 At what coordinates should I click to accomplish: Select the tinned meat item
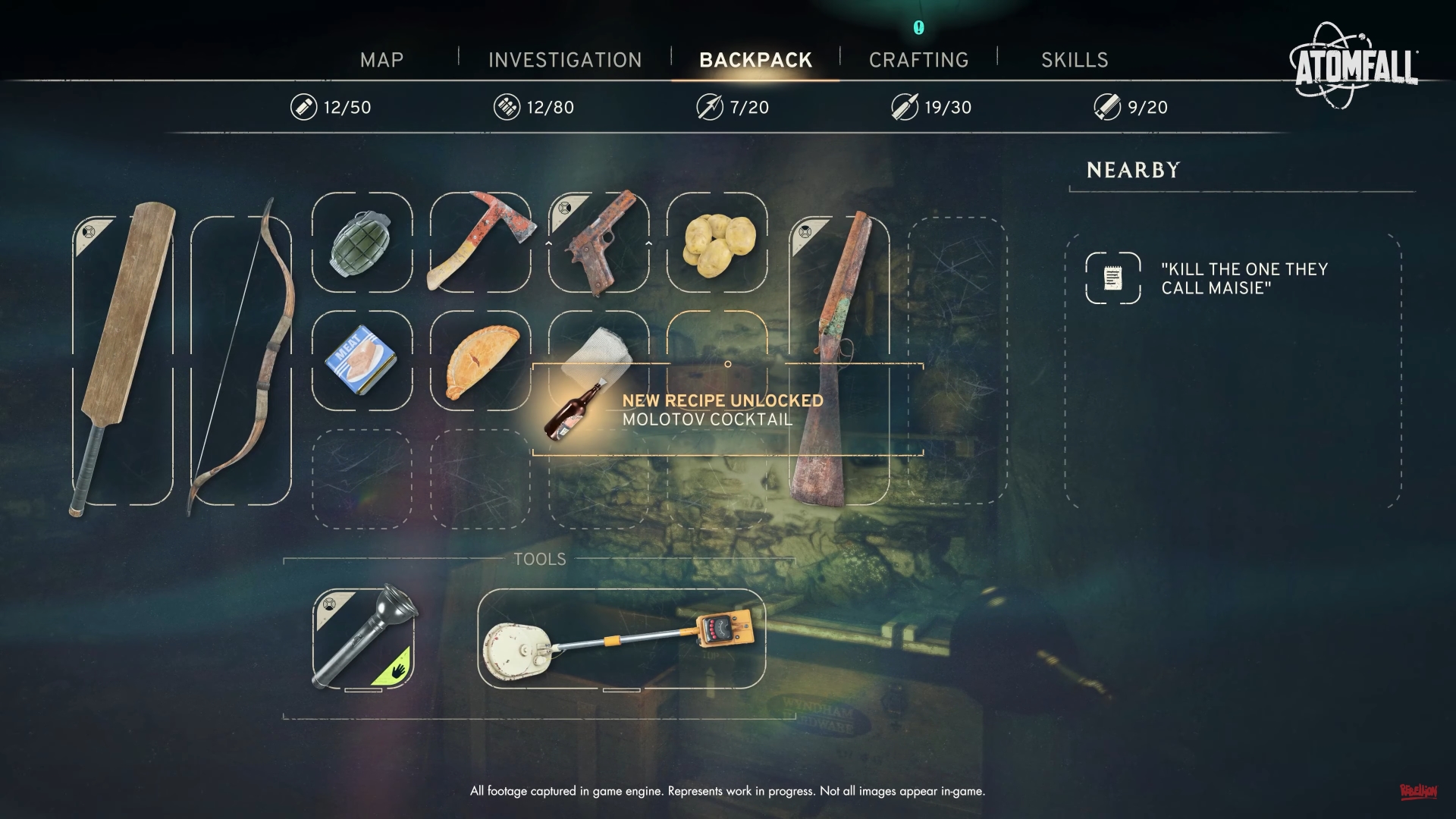(362, 360)
